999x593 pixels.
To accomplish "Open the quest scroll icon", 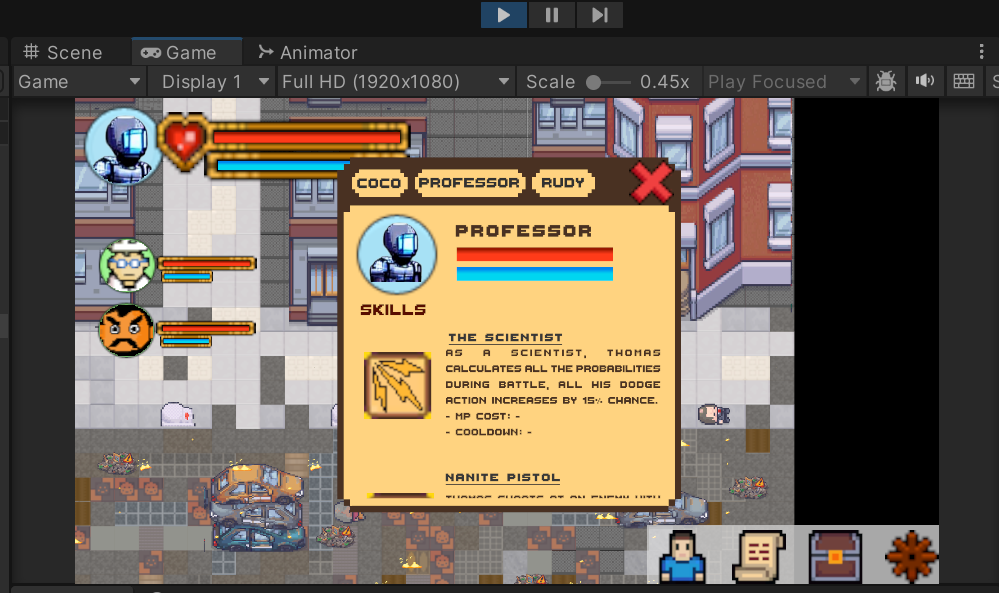I will coord(759,556).
